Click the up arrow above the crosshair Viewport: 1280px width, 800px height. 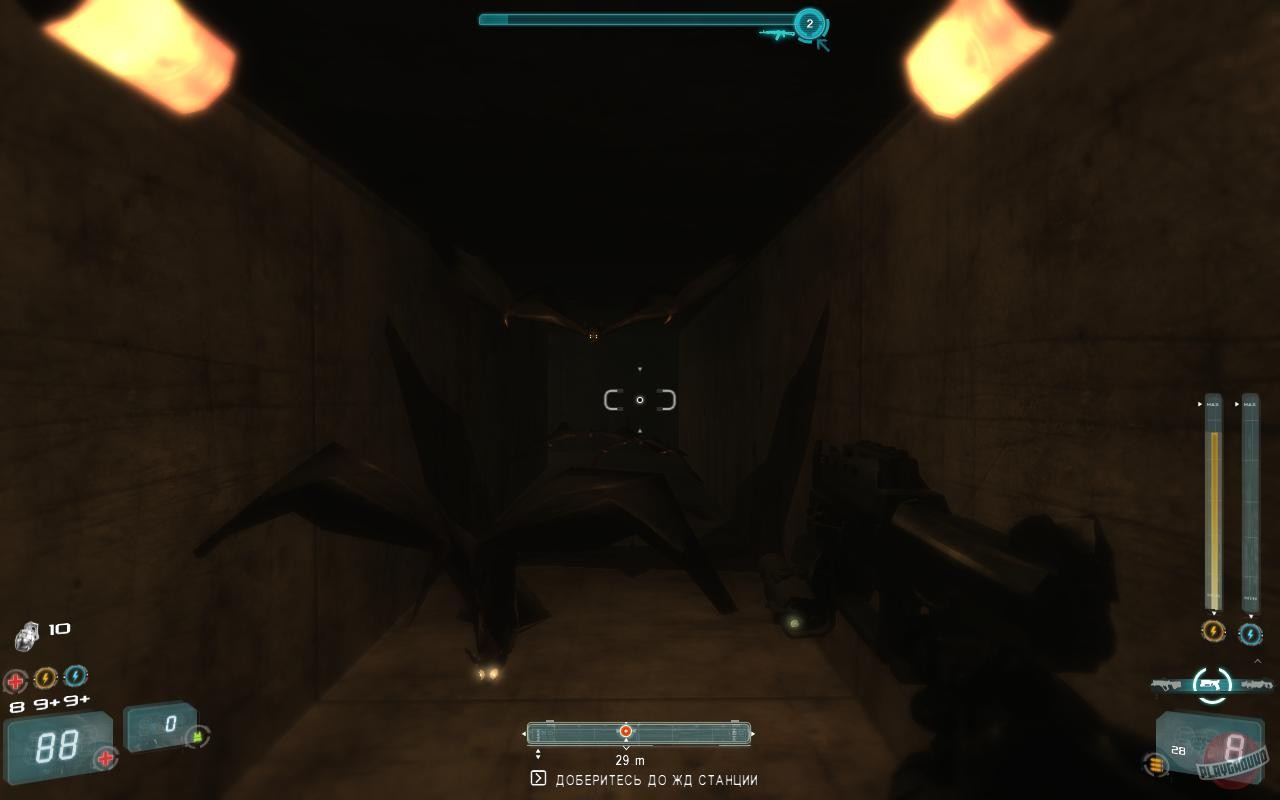639,368
